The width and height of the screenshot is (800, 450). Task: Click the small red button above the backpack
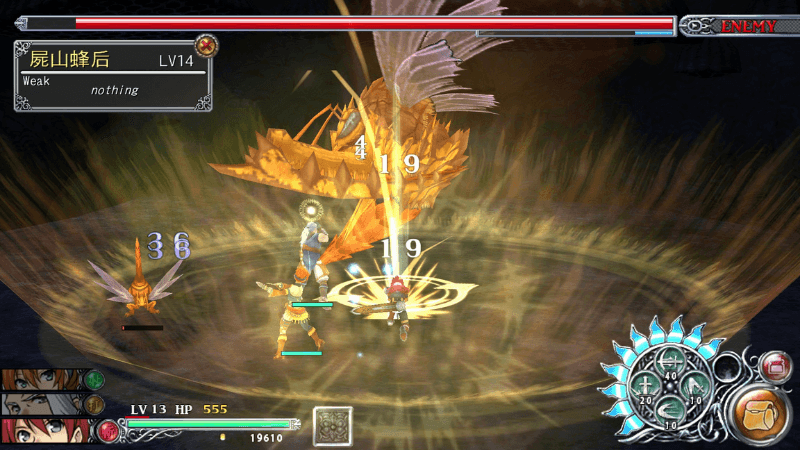pos(773,366)
